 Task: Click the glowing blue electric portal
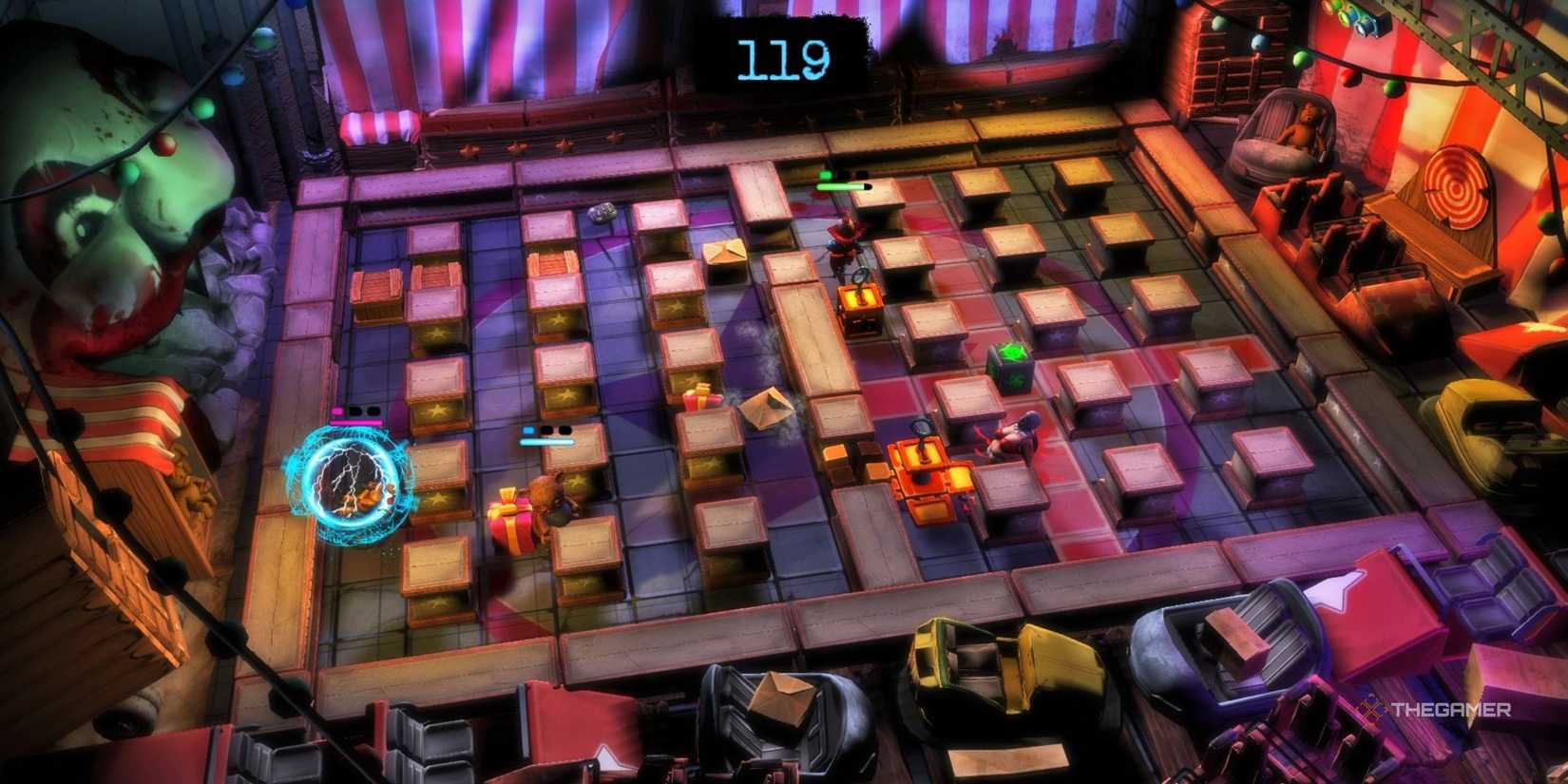pyautogui.click(x=356, y=485)
